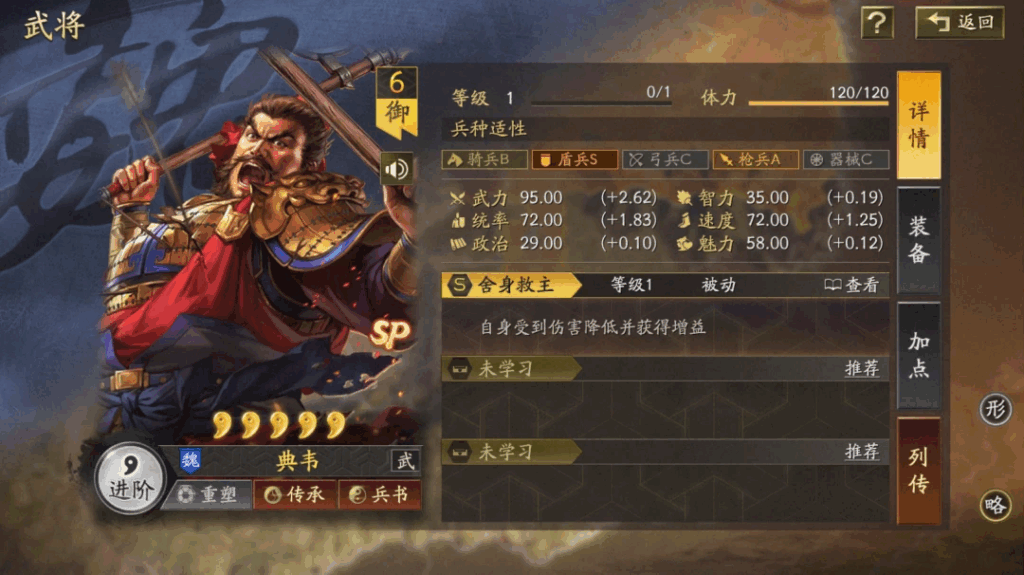Choose the 传承 inheritance button

(x=295, y=495)
